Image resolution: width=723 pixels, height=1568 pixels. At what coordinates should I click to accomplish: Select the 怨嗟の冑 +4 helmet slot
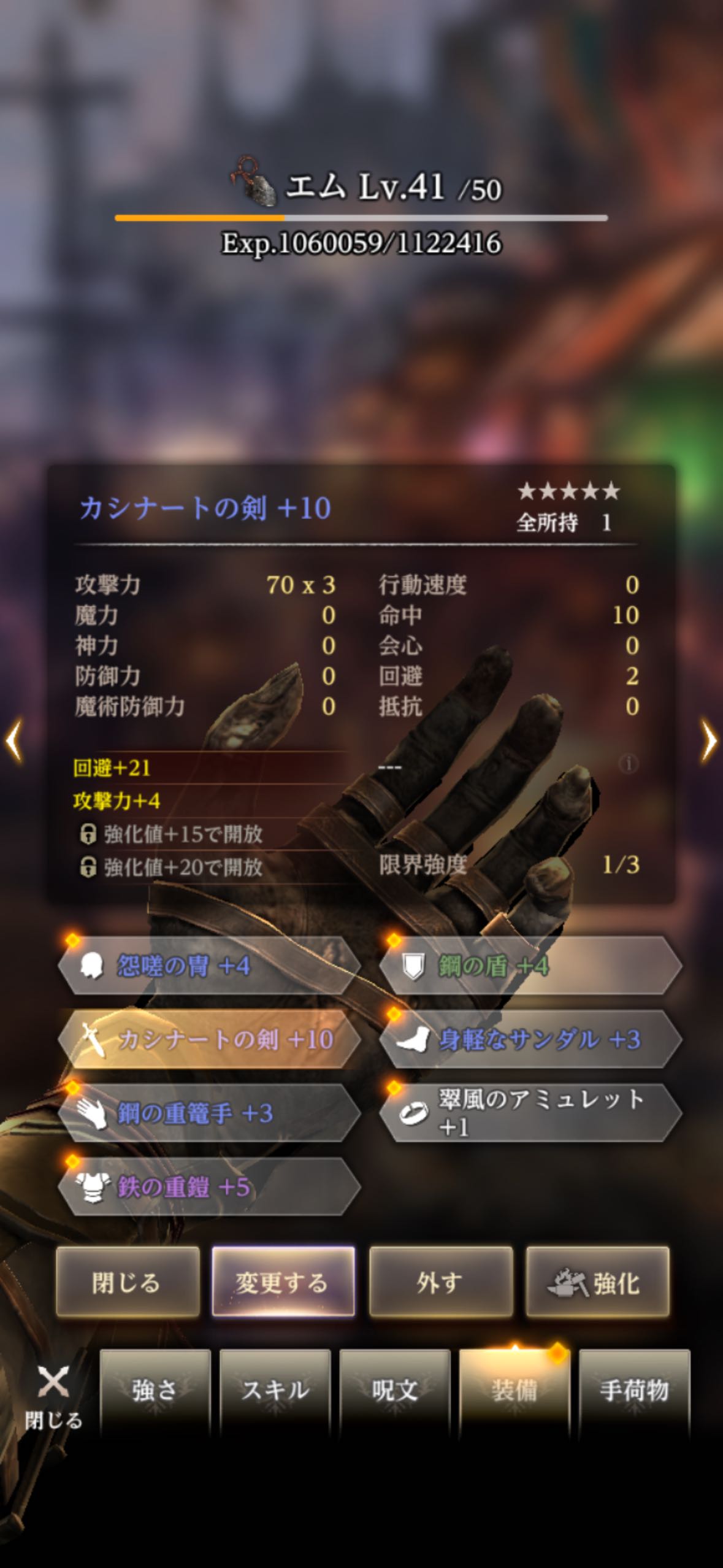[x=208, y=966]
